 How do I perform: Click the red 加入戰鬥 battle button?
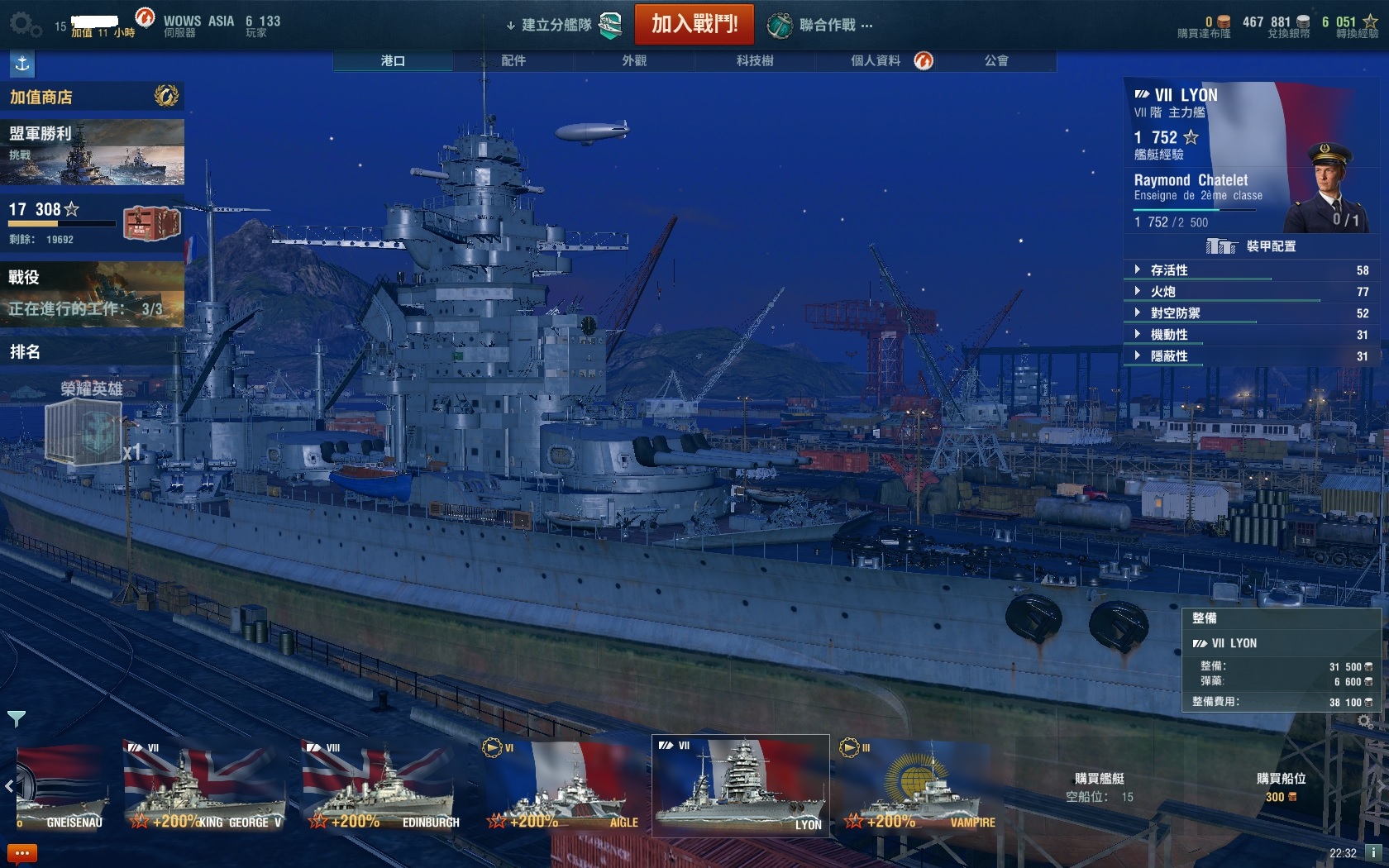point(694,24)
